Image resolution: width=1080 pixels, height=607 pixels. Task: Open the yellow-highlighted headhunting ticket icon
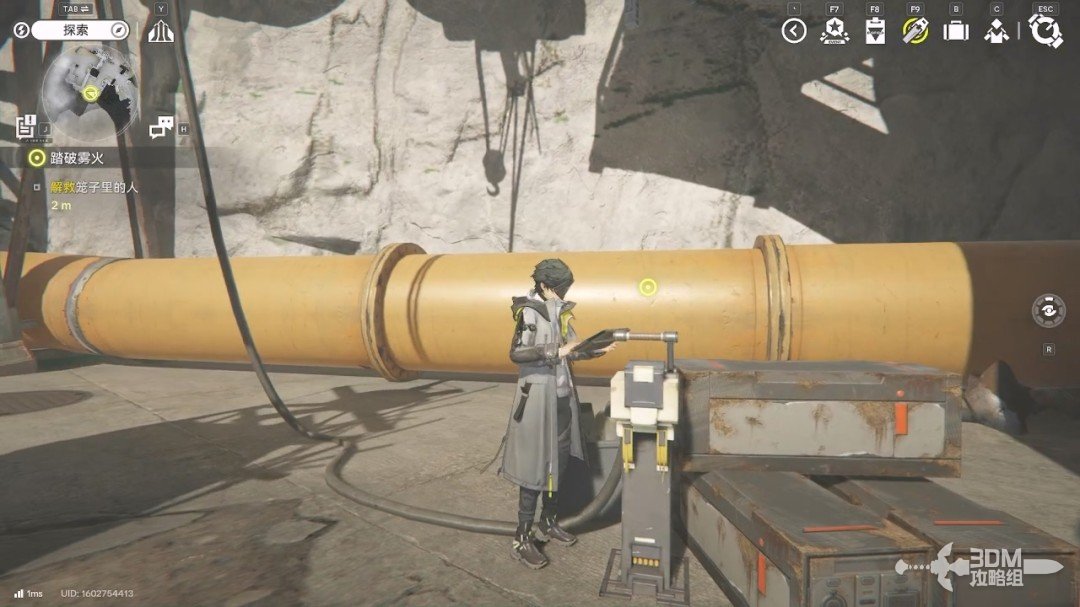tap(915, 31)
